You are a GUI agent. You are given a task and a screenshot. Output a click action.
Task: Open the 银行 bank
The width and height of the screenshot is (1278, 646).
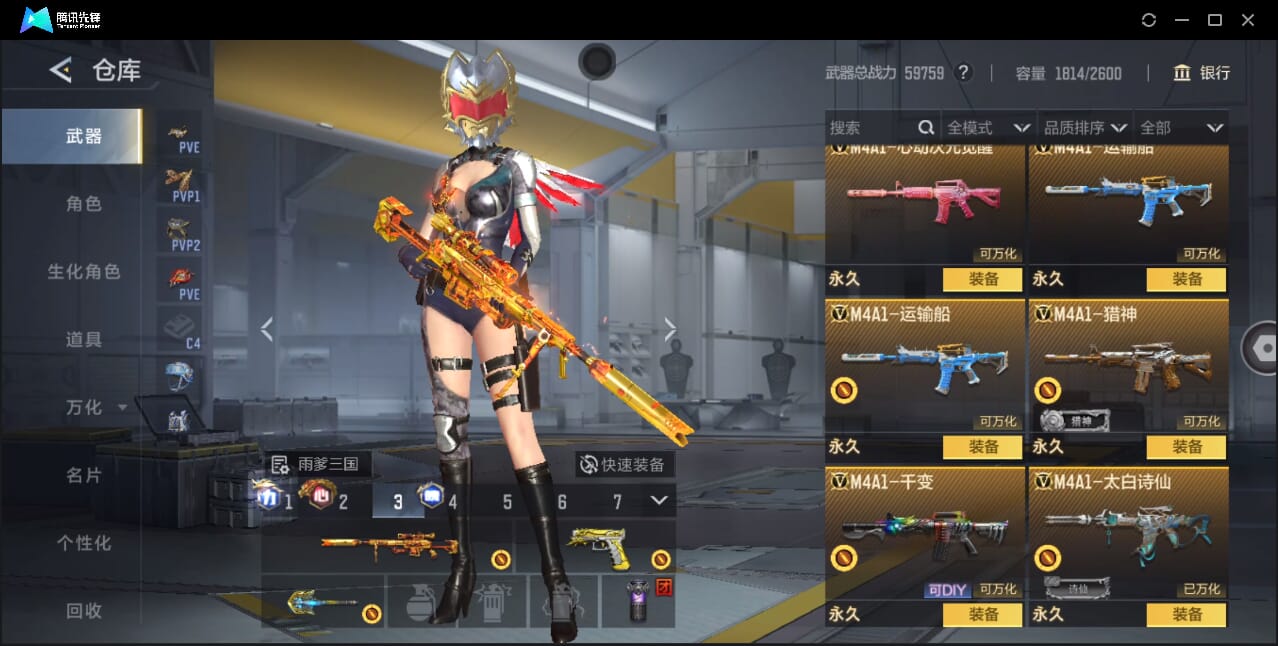pyautogui.click(x=1202, y=73)
